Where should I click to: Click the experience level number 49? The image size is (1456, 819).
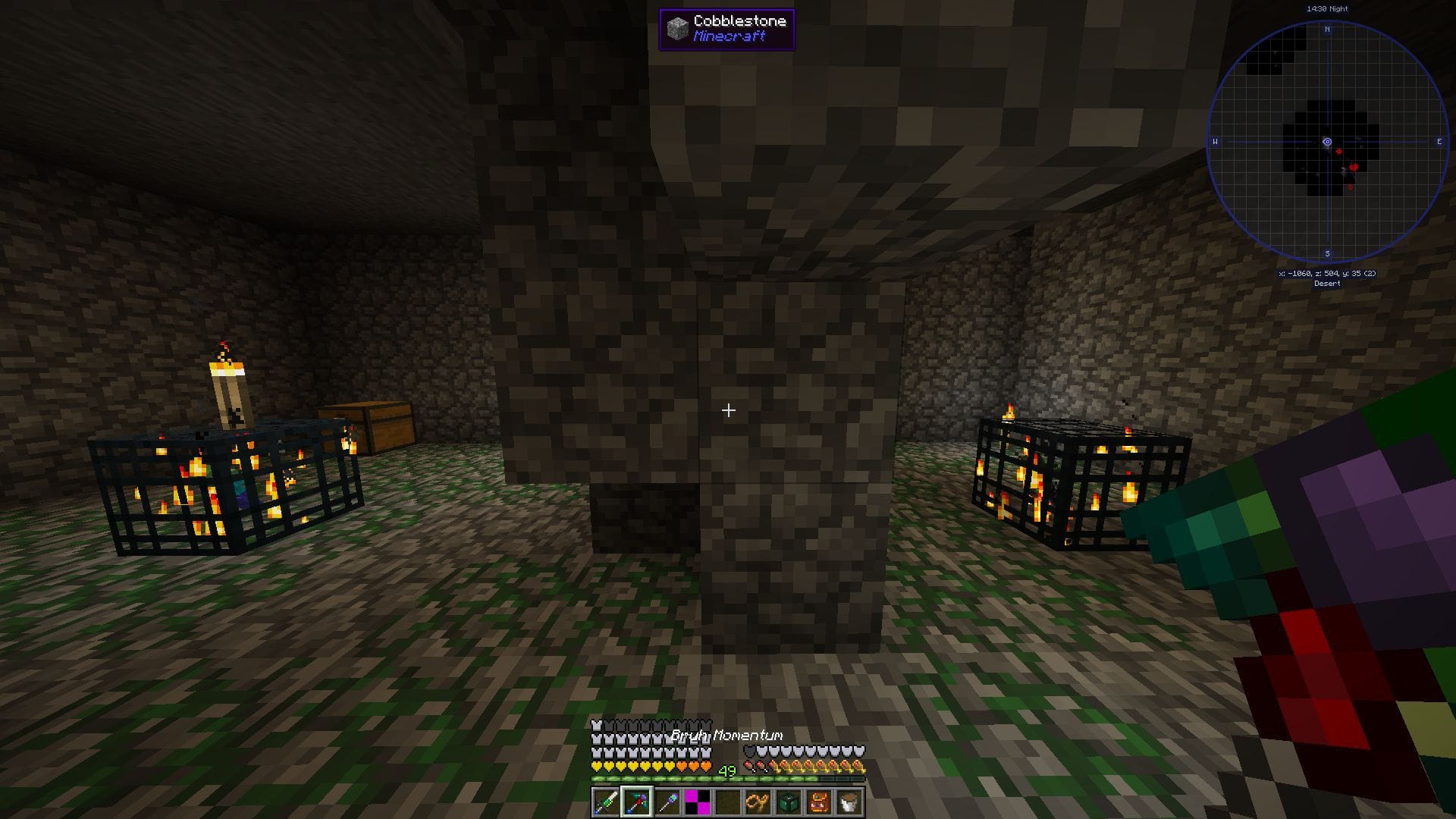[726, 770]
